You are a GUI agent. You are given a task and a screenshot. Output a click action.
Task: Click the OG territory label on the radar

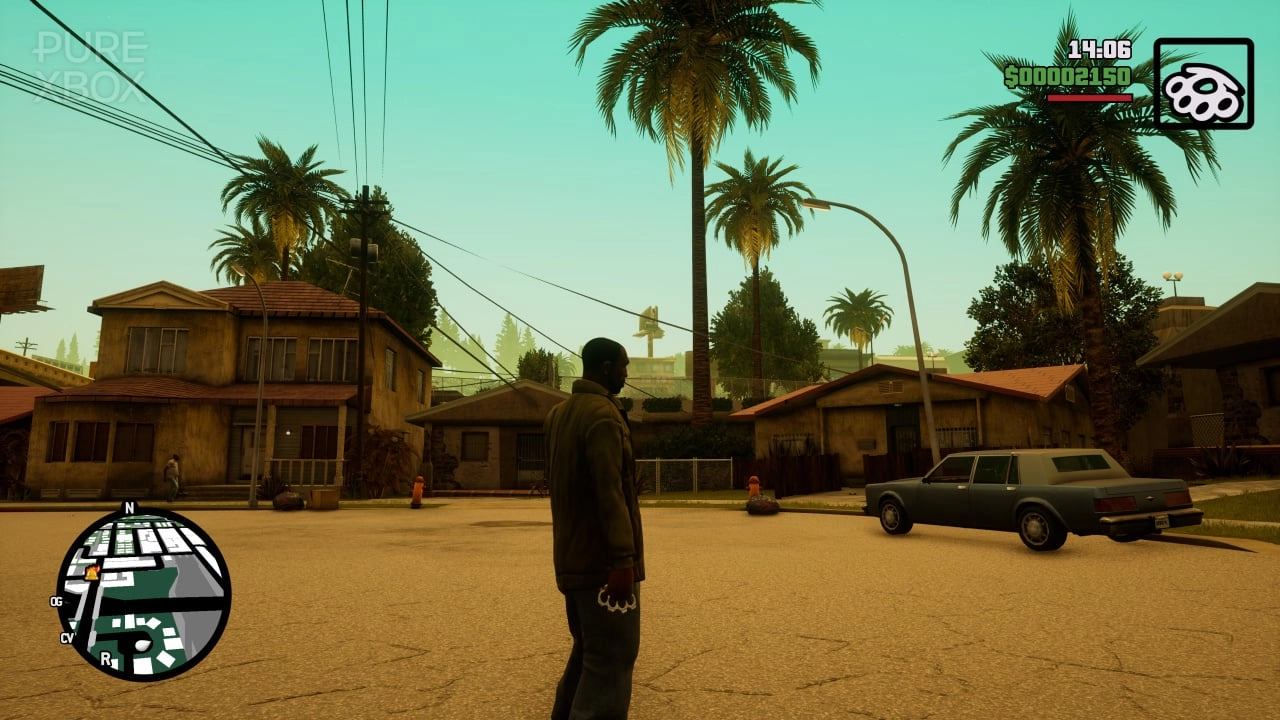[56, 601]
